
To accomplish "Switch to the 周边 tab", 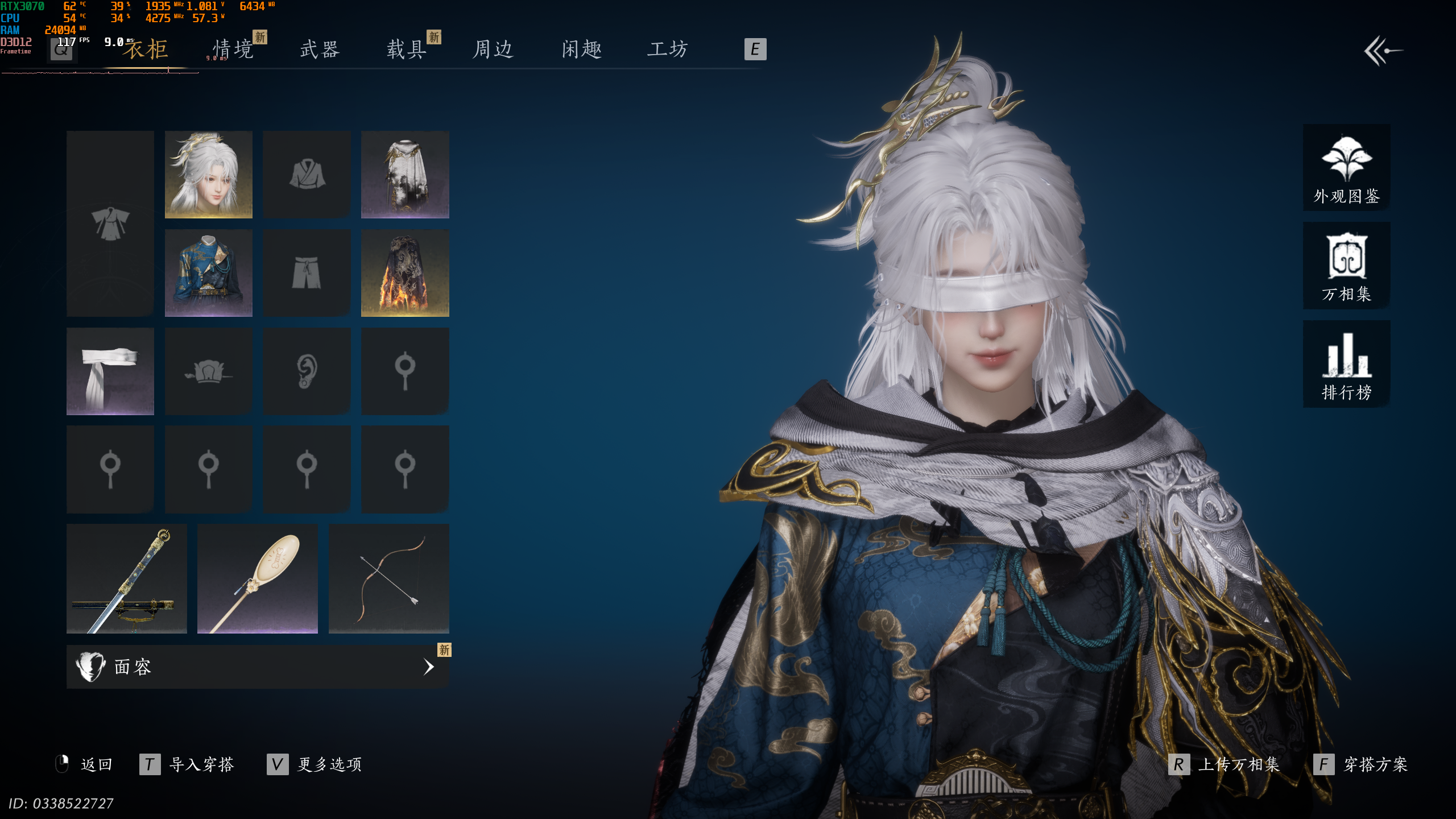I will [x=493, y=49].
